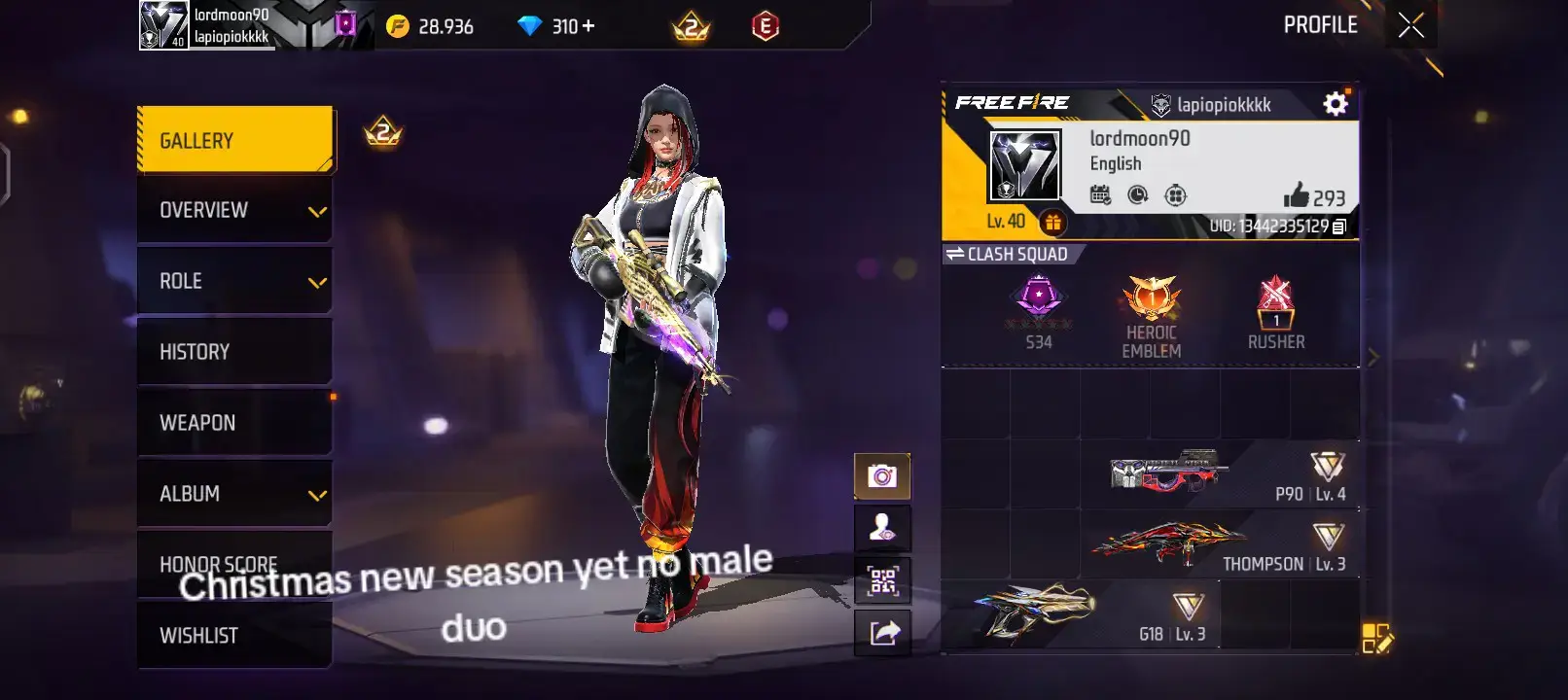The image size is (1568, 700).
Task: Open the check-in calendar icon
Action: tap(1103, 194)
